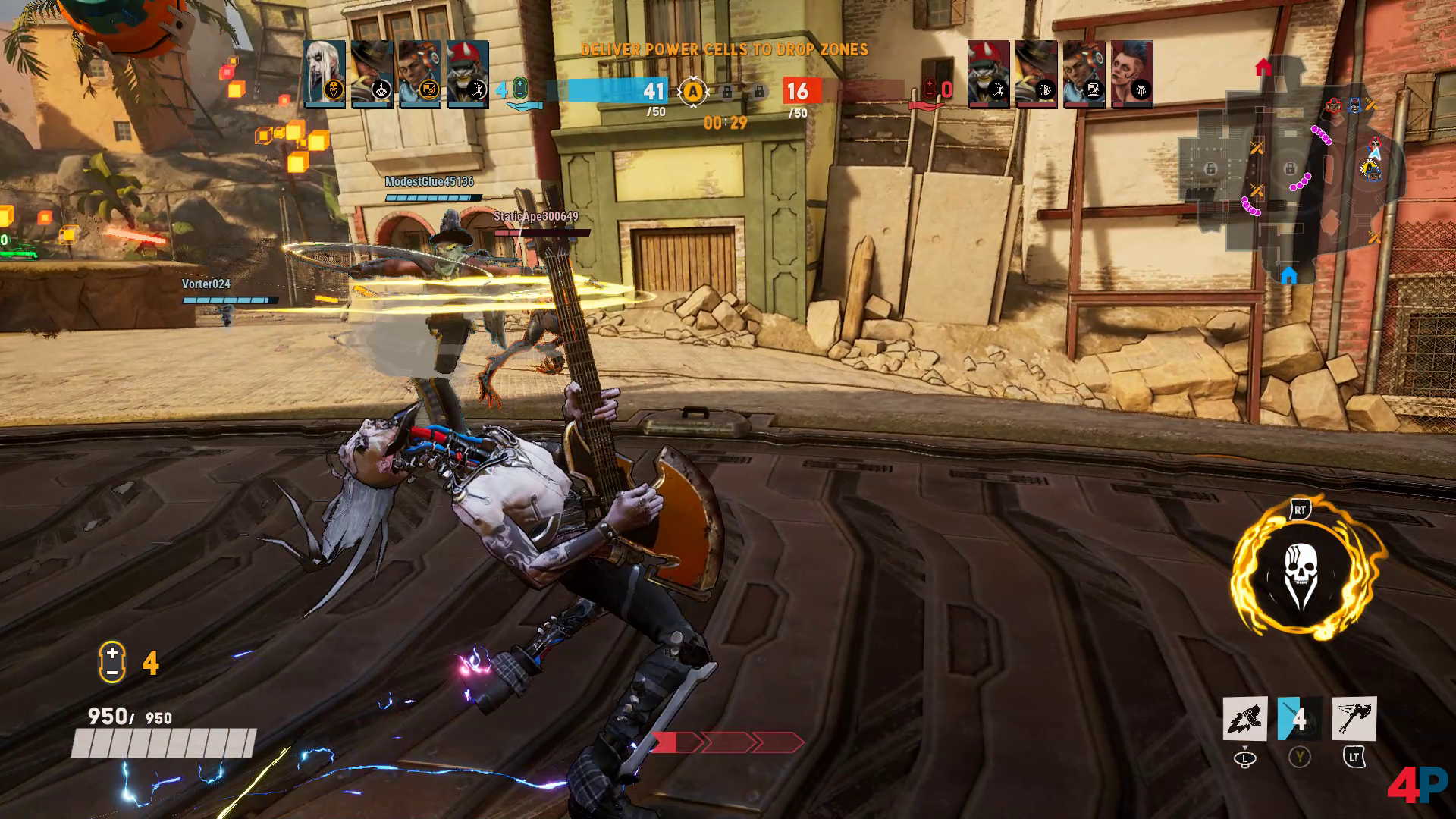The height and width of the screenshot is (819, 1456).
Task: Click the objective A capture point indicator
Action: click(x=692, y=92)
